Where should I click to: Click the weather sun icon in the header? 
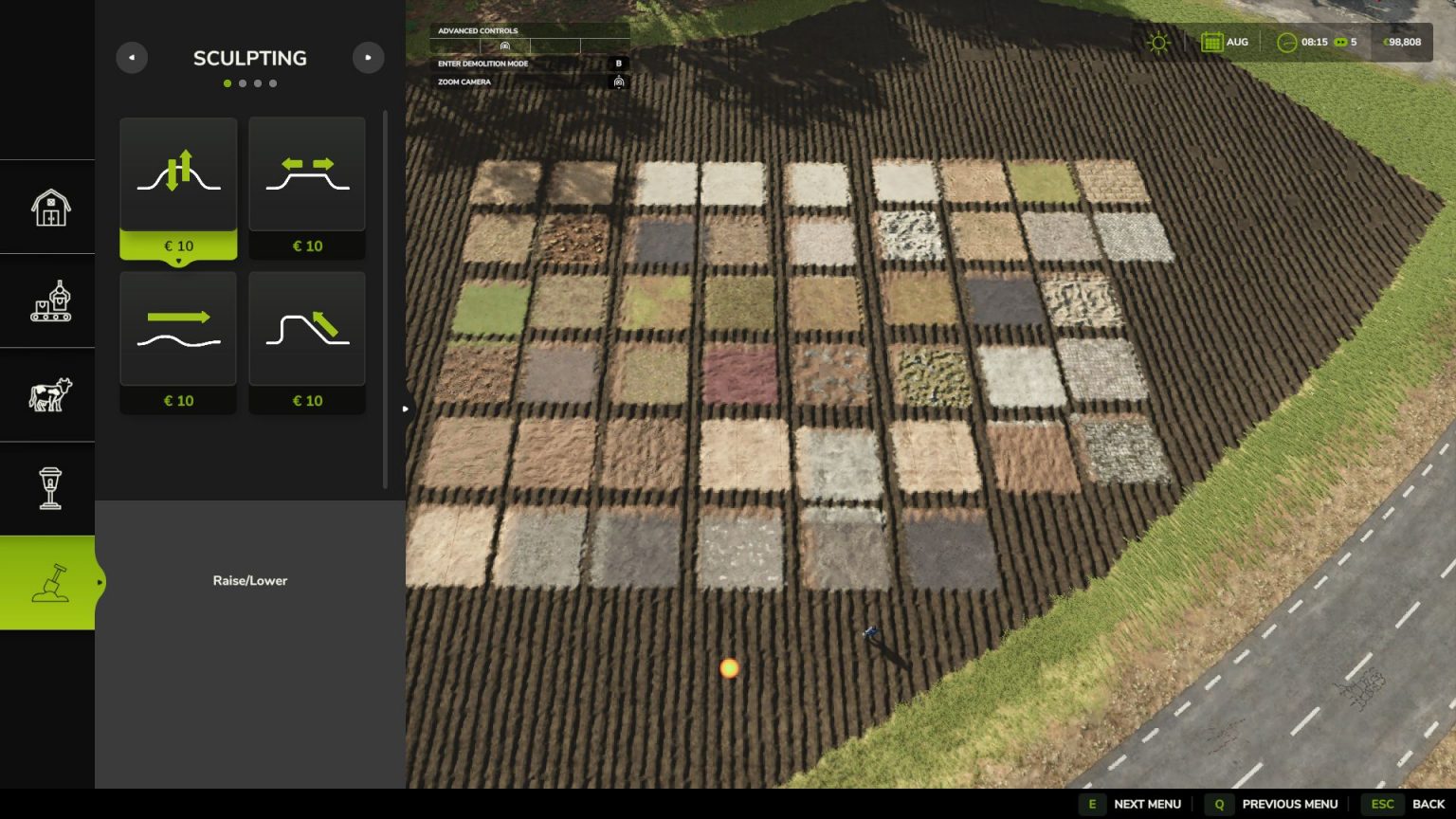1157,42
